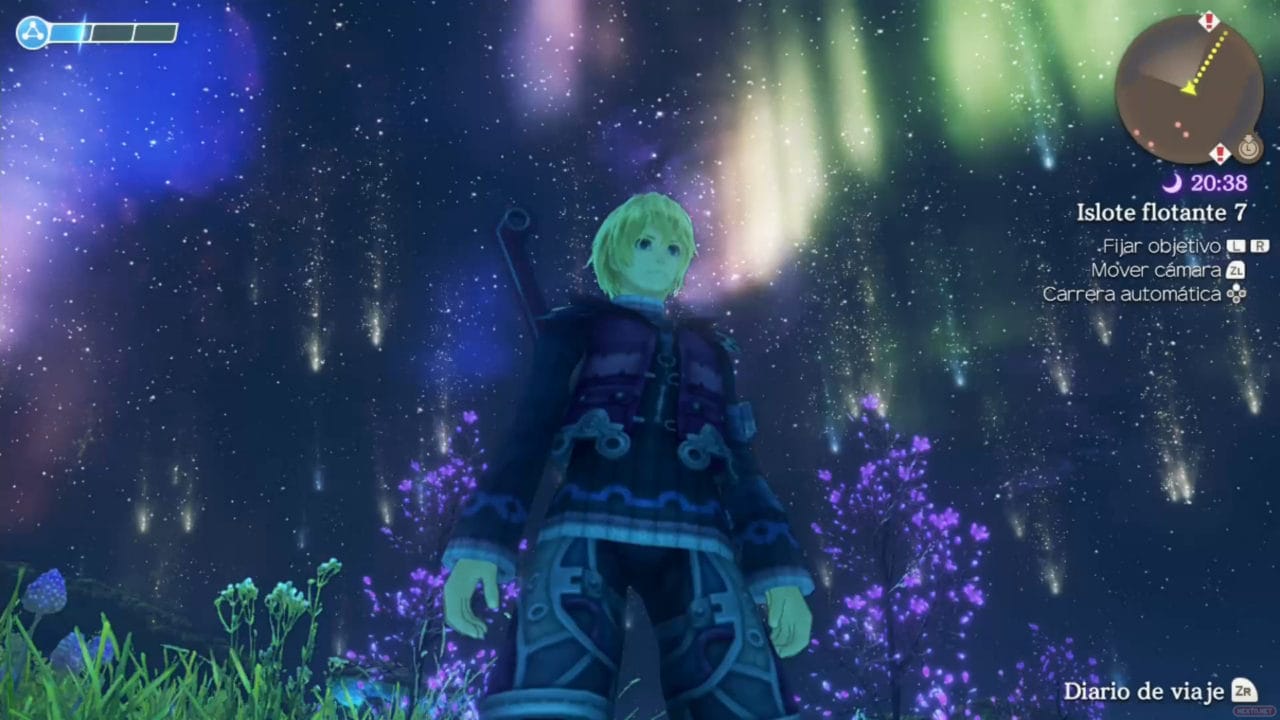Select the moon icon beside the clock
Viewport: 1280px width, 720px height.
[1171, 182]
